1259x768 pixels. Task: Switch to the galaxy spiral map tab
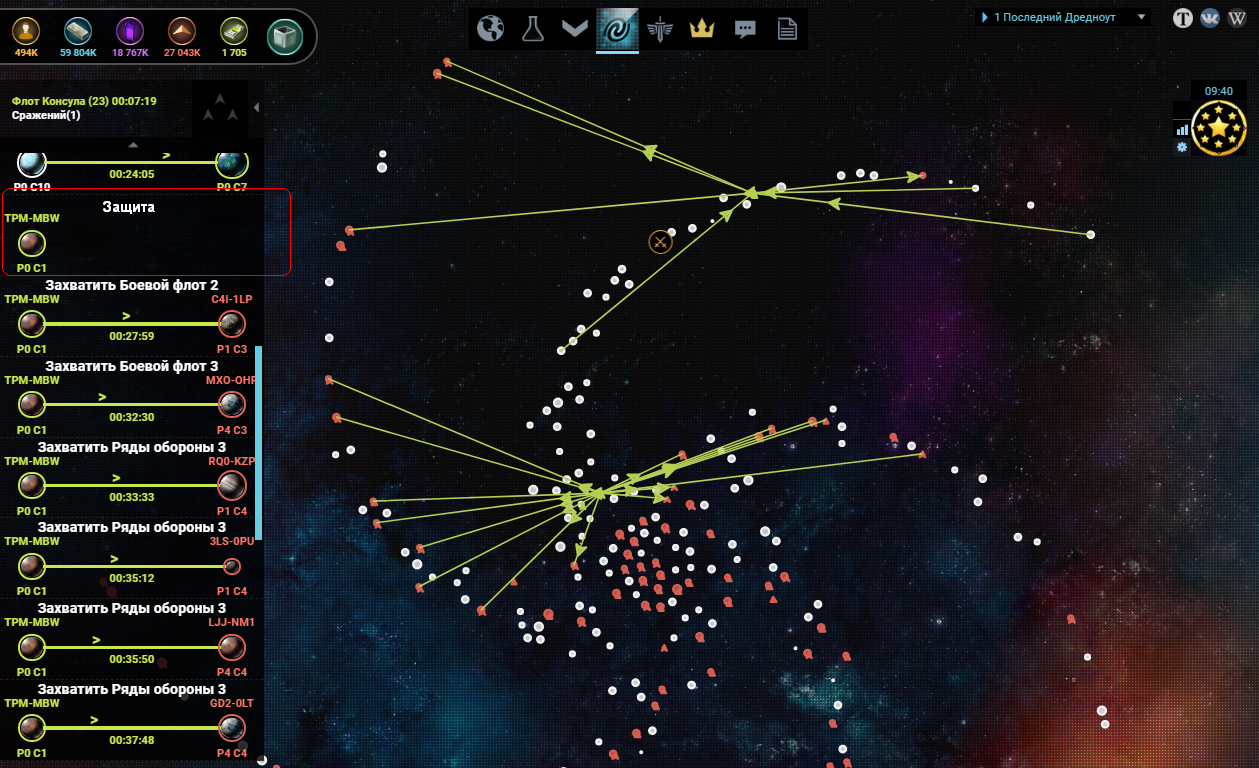(x=617, y=29)
